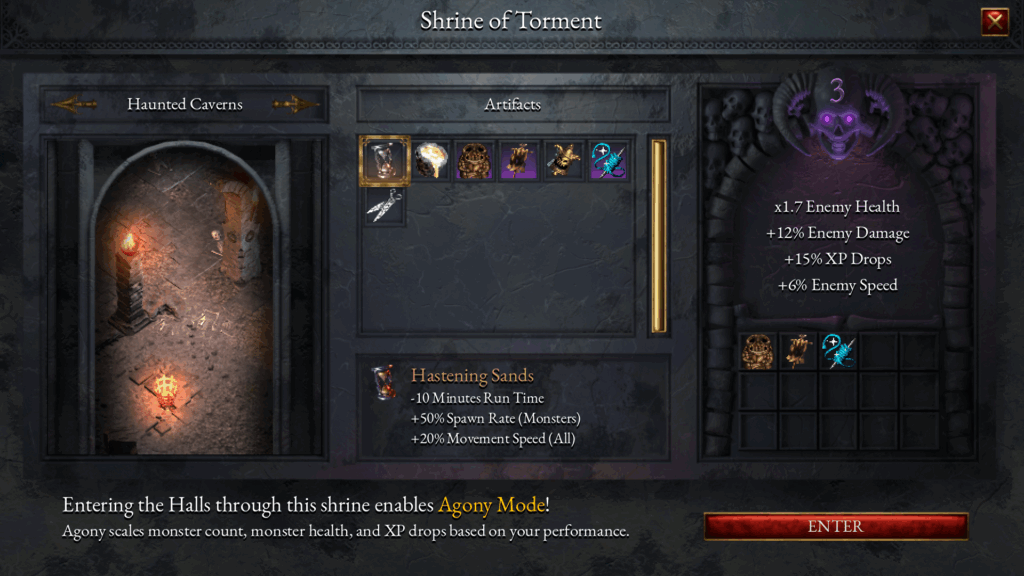Select the Hastening Sands hourglass artifact
This screenshot has width=1024, height=576.
pyautogui.click(x=385, y=161)
